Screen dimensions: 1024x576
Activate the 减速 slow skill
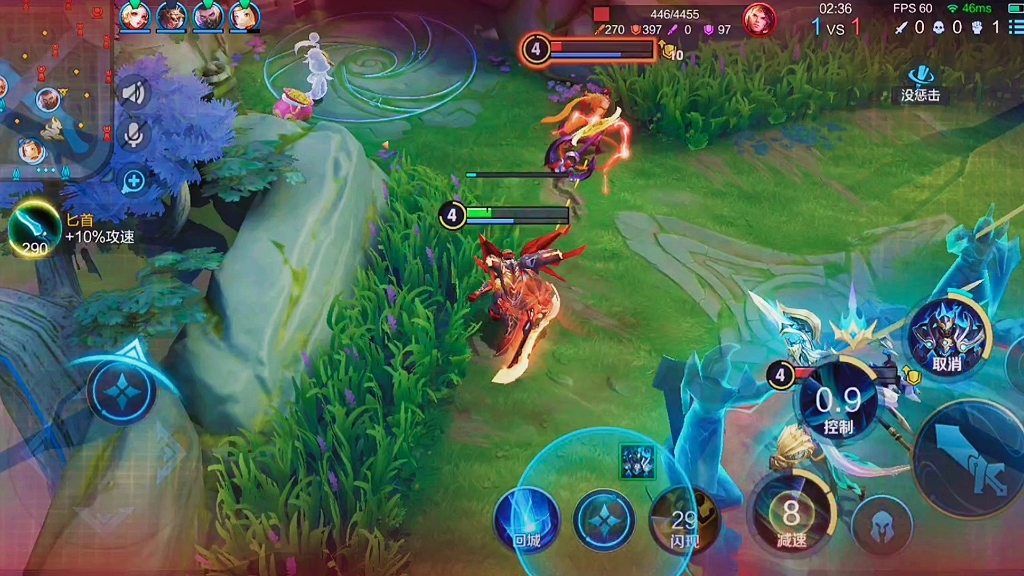coord(791,516)
